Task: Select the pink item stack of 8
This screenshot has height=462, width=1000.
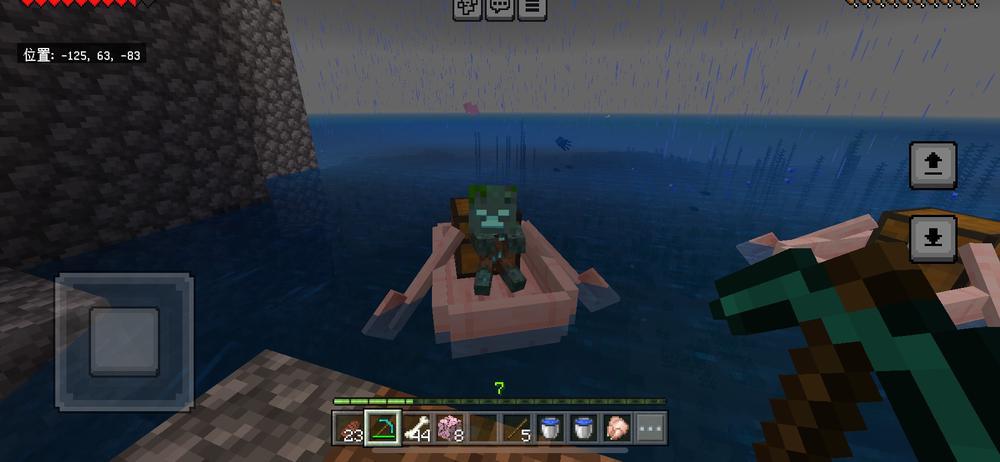Action: point(451,427)
